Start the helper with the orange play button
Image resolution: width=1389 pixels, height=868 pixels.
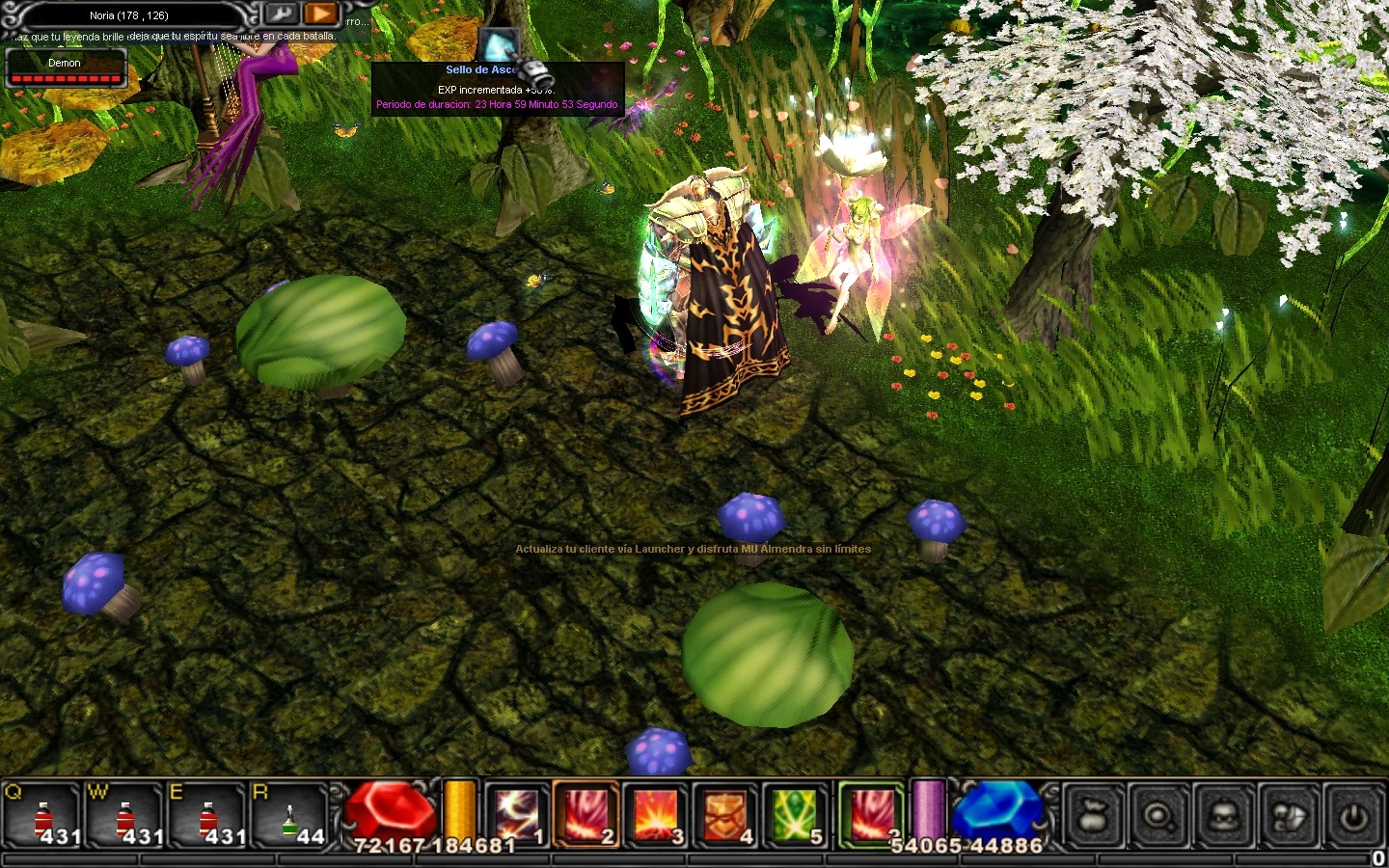(320, 14)
